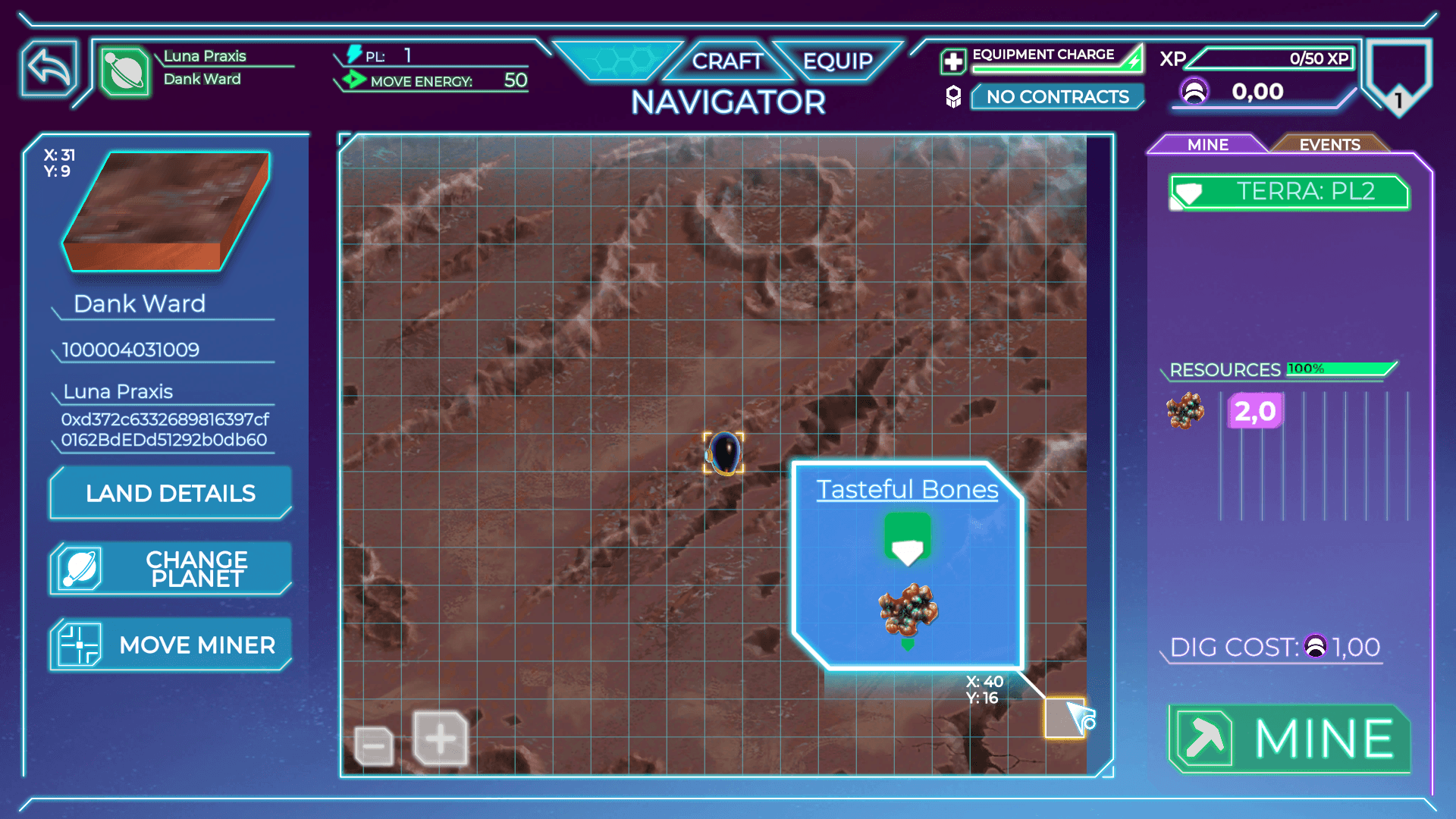Click the NO CONTRACTS button
Image resolution: width=1456 pixels, height=819 pixels.
click(1057, 97)
